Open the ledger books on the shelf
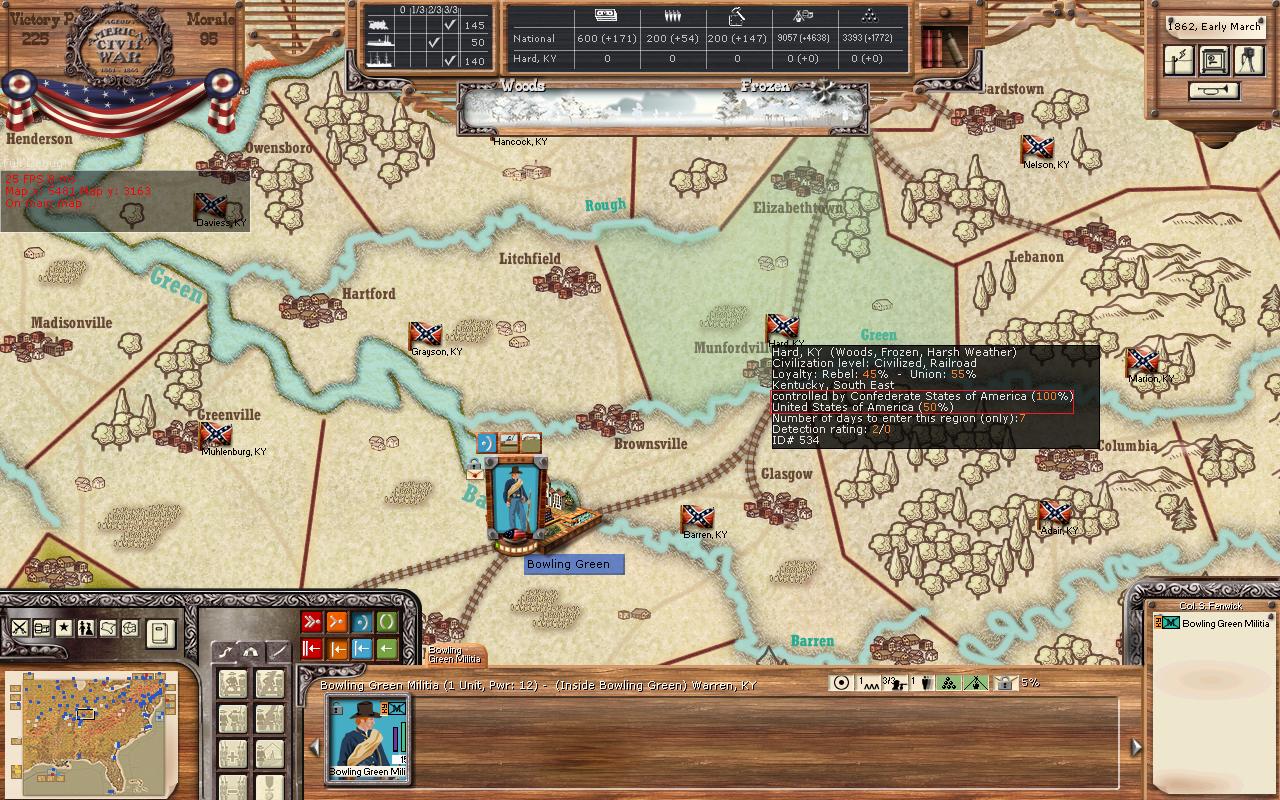 click(942, 45)
